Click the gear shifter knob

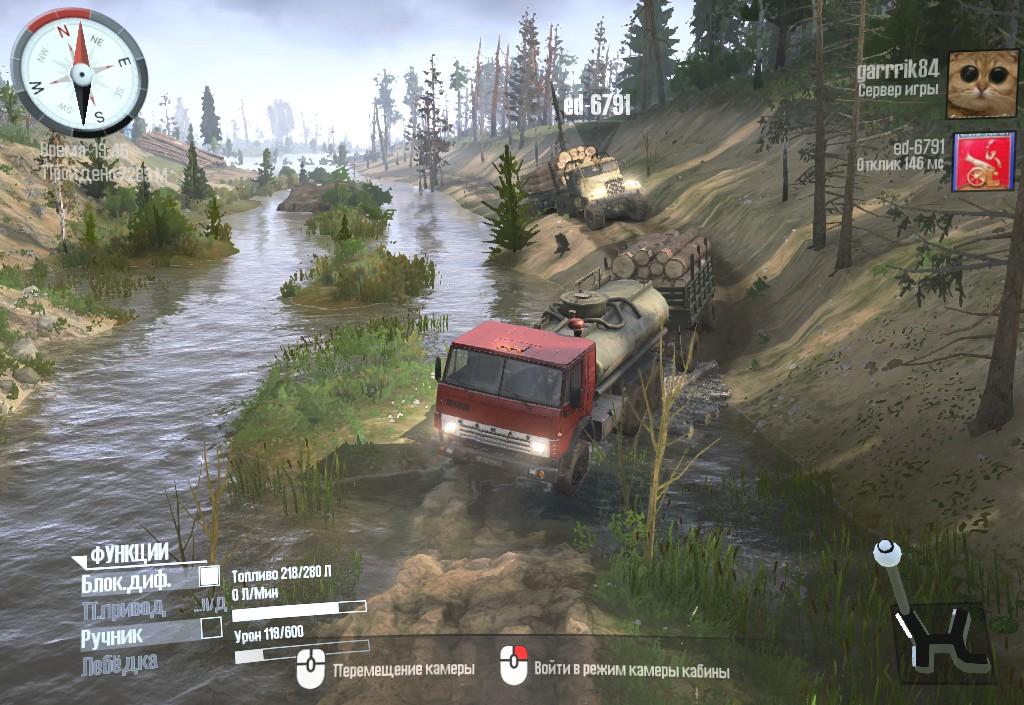coord(886,551)
